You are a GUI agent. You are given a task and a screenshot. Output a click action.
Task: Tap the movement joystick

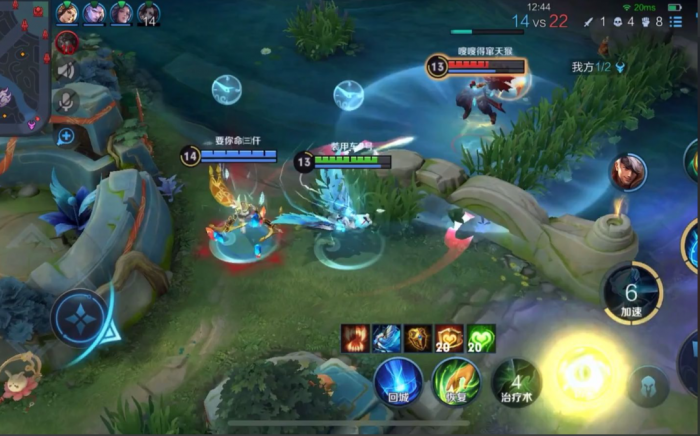pos(79,321)
